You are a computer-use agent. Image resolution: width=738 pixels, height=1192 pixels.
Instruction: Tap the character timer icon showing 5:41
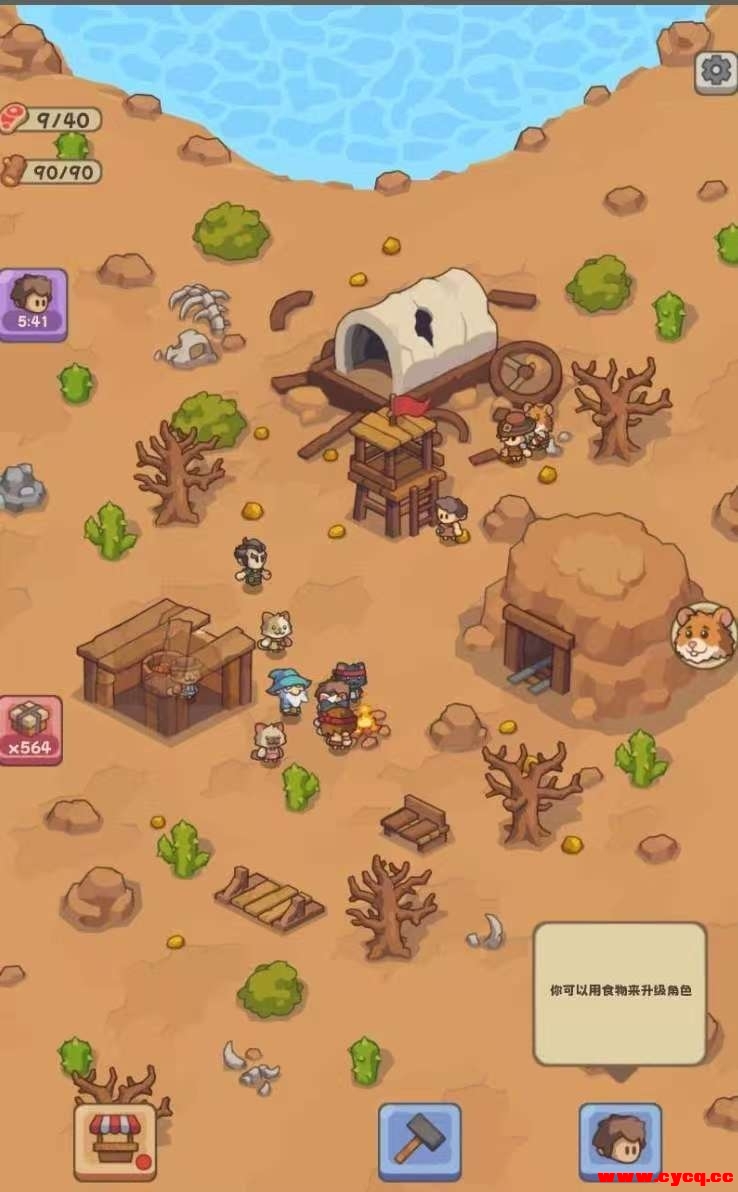tap(34, 305)
